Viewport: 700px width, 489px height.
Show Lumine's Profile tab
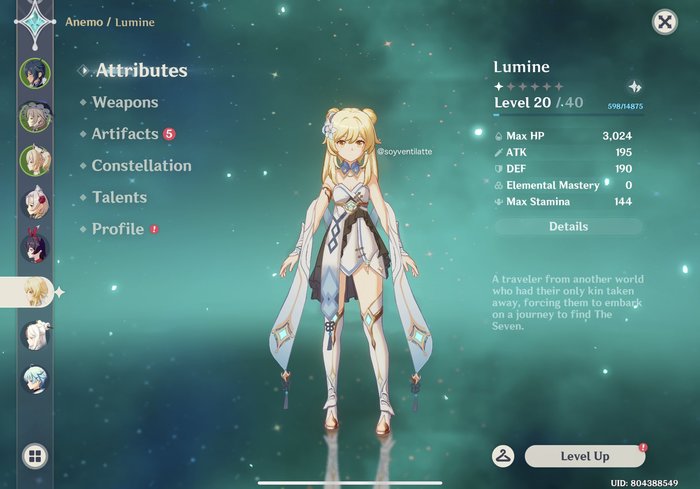click(118, 229)
